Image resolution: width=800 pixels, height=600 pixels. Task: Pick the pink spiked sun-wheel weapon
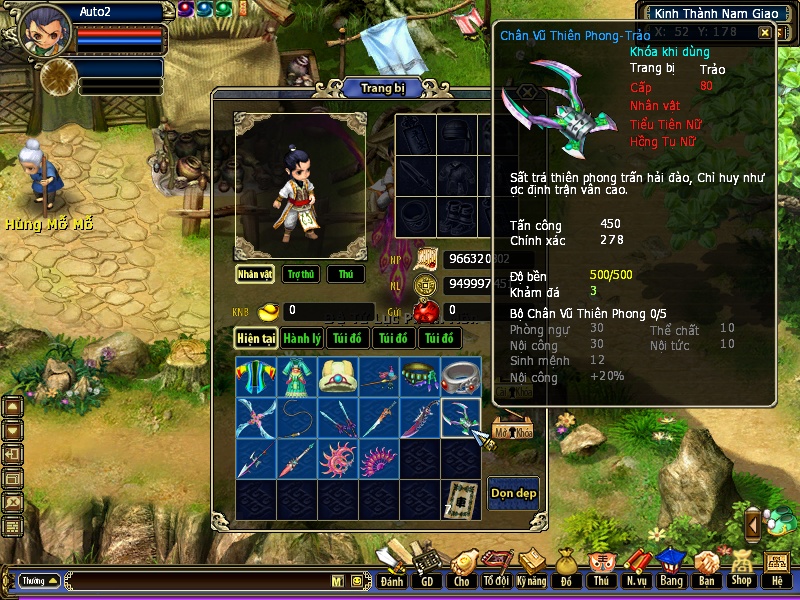click(338, 458)
